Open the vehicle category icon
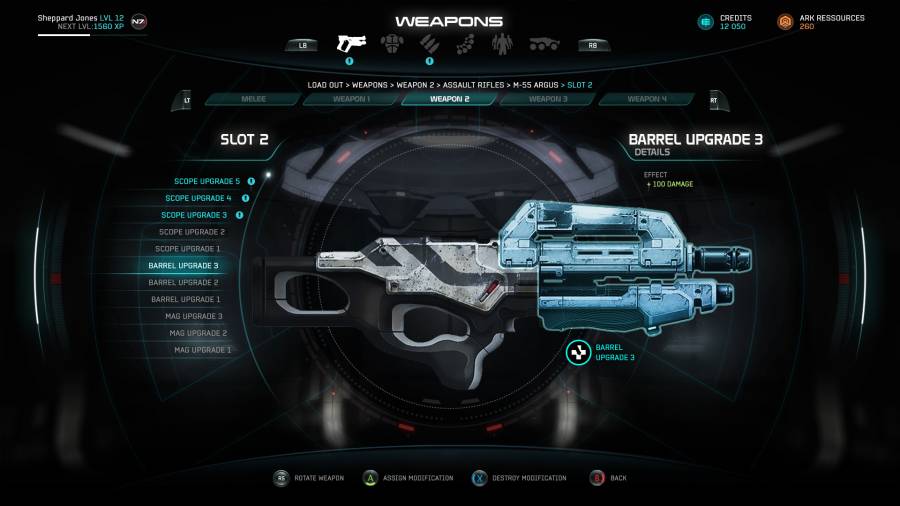Image resolution: width=900 pixels, height=506 pixels. coord(544,44)
